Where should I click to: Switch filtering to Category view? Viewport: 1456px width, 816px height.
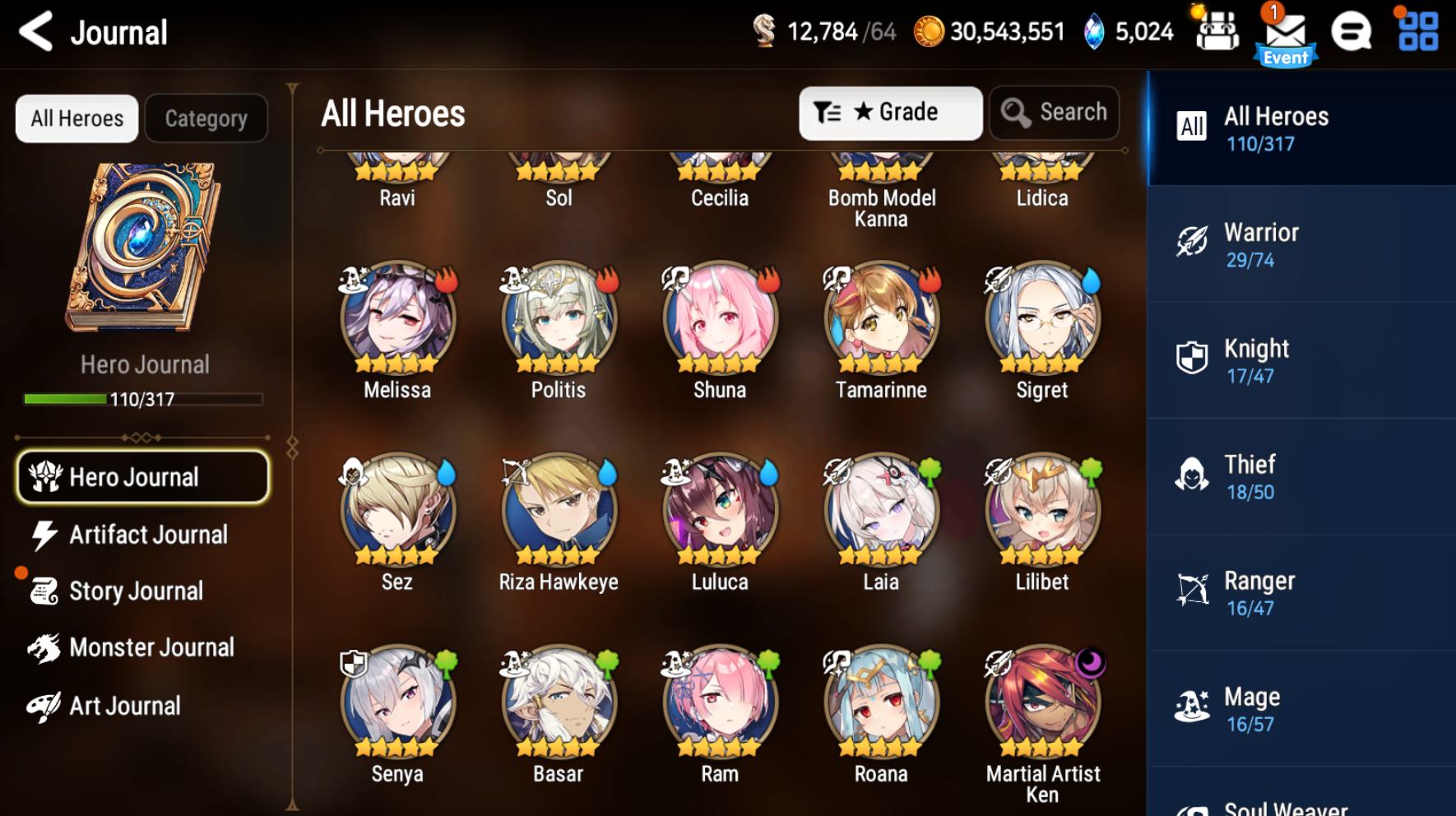[206, 118]
